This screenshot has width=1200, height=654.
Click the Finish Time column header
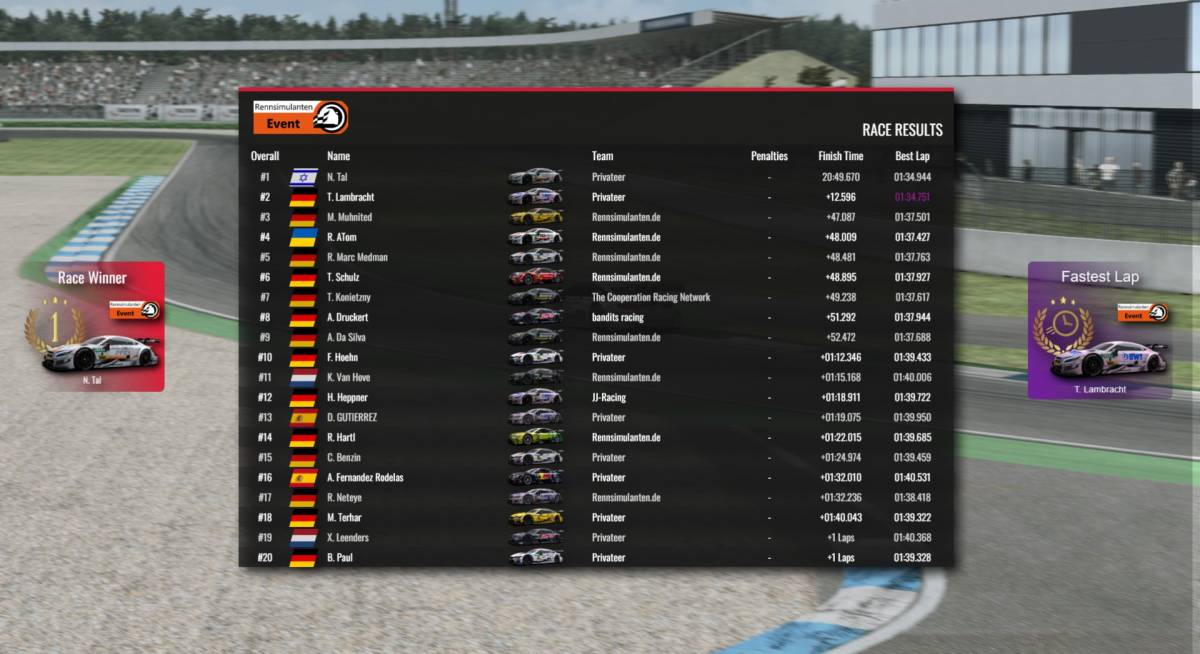(x=840, y=156)
